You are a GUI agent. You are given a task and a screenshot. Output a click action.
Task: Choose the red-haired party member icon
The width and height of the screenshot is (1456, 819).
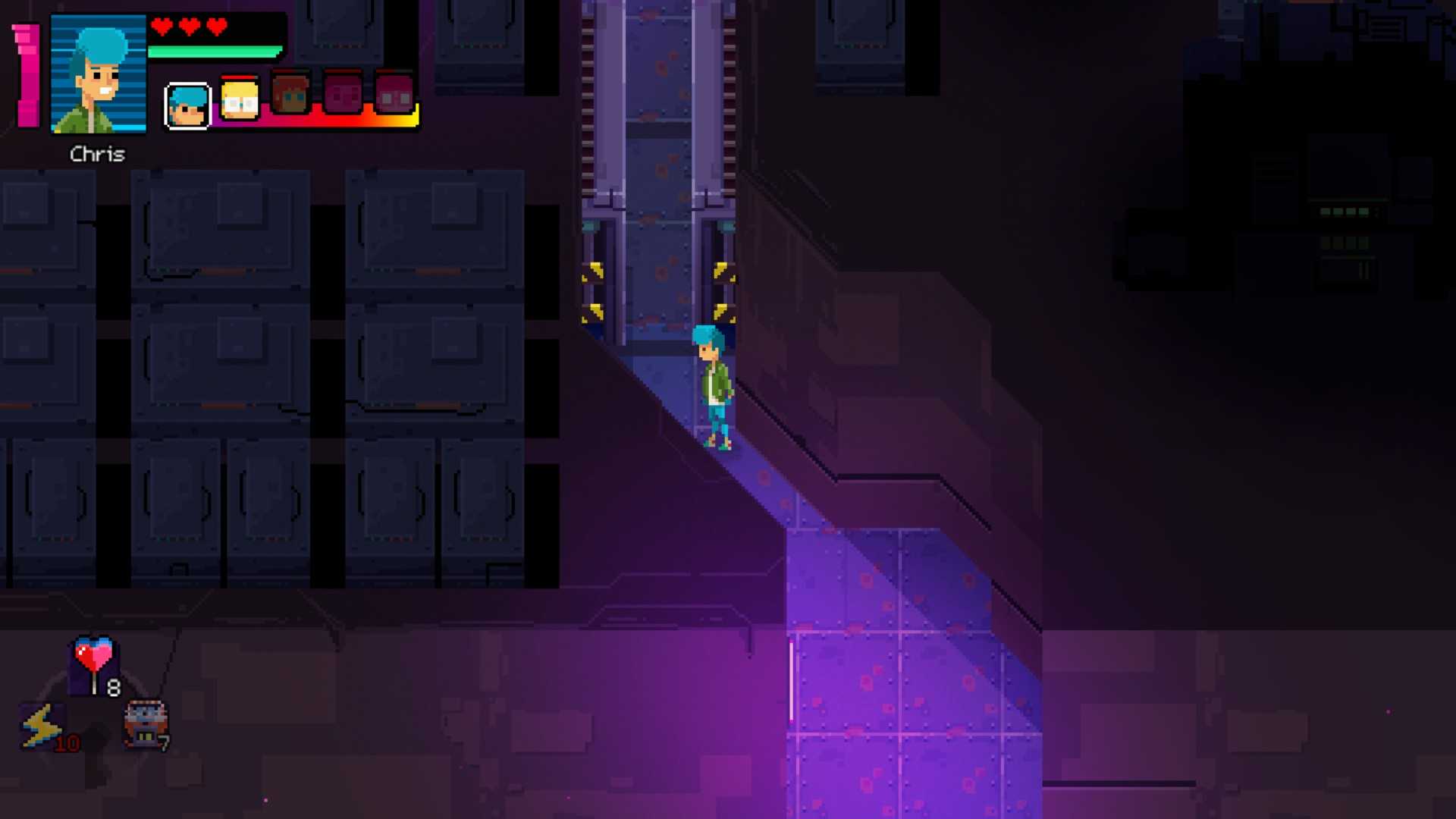291,96
